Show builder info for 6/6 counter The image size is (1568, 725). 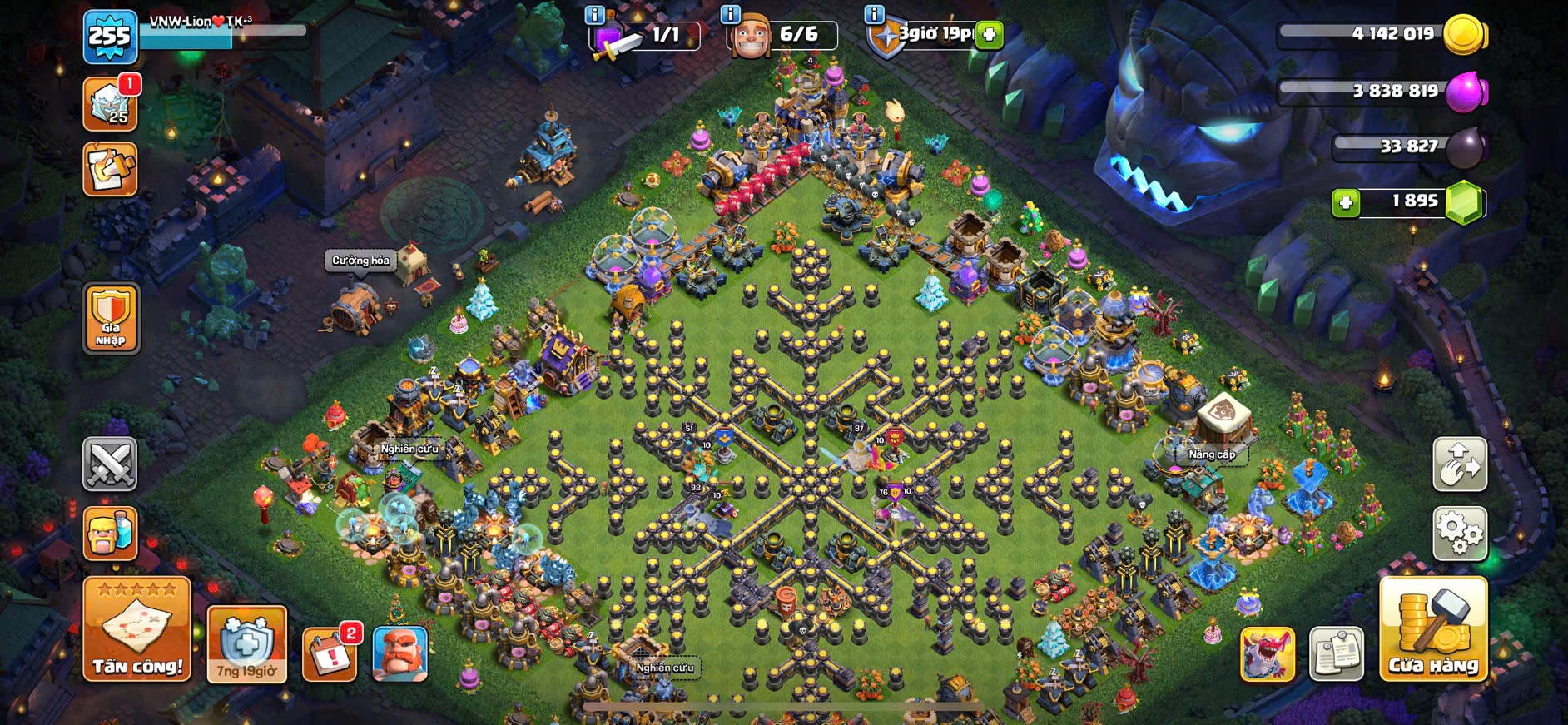(730, 15)
